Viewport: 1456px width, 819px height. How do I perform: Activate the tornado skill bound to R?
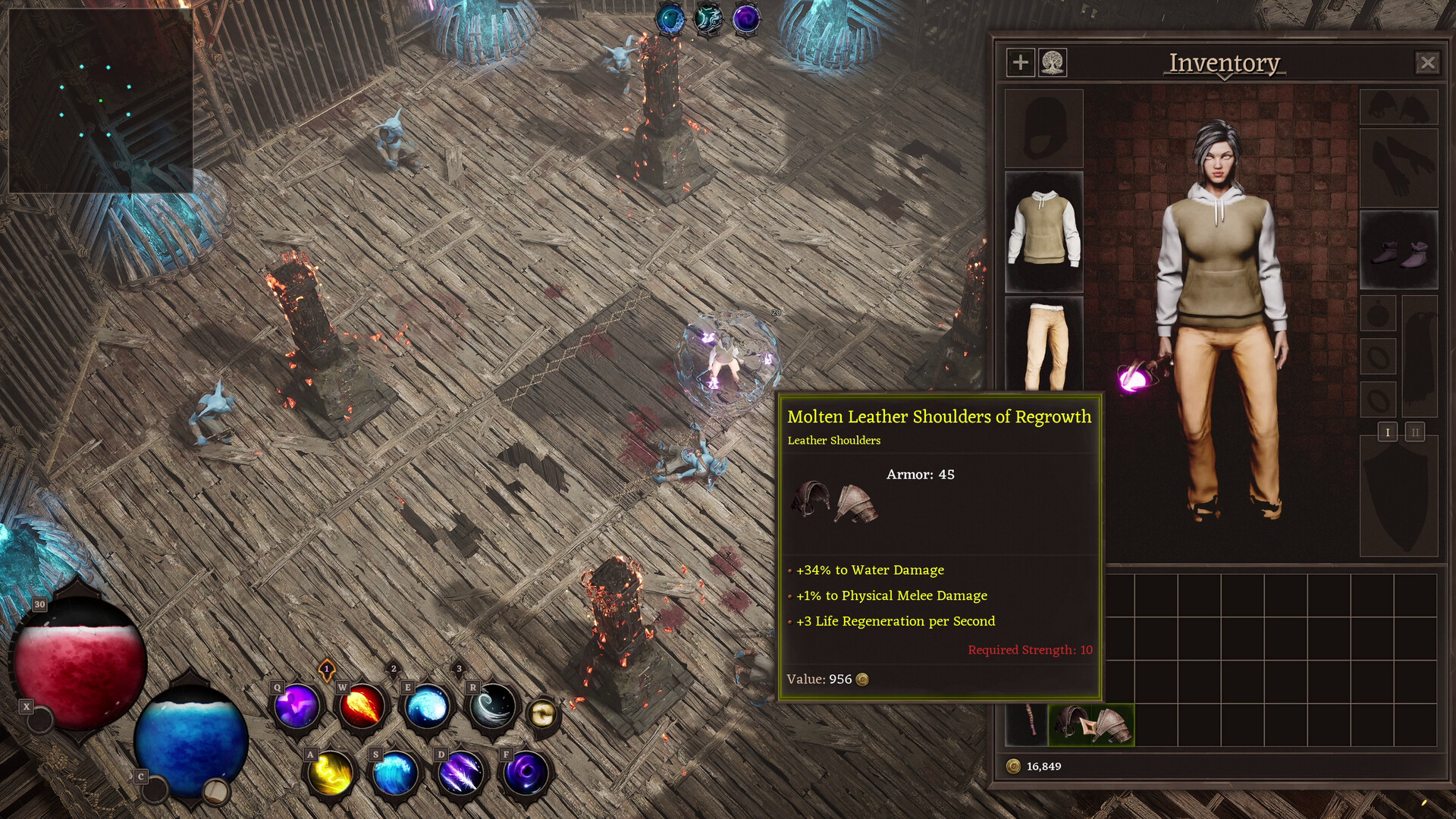pos(491,707)
